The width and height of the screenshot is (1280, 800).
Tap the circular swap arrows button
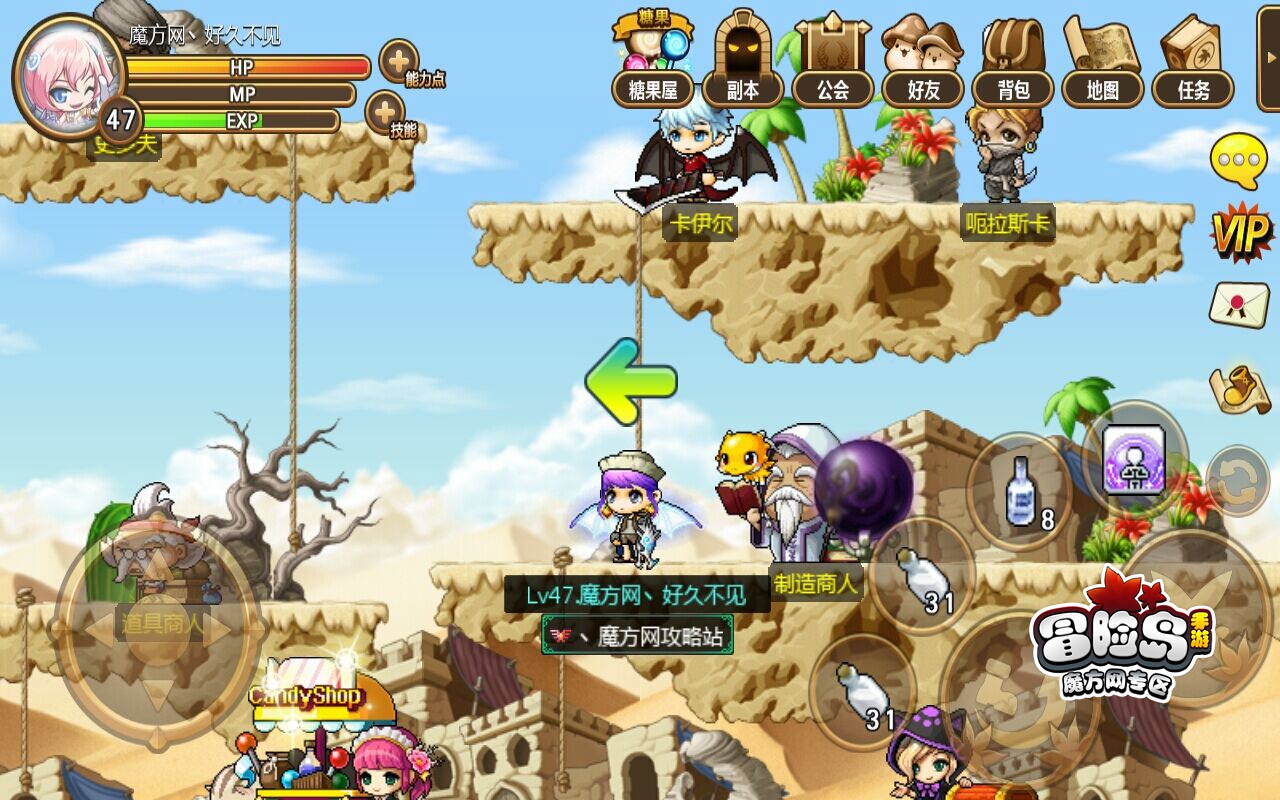coord(1239,482)
